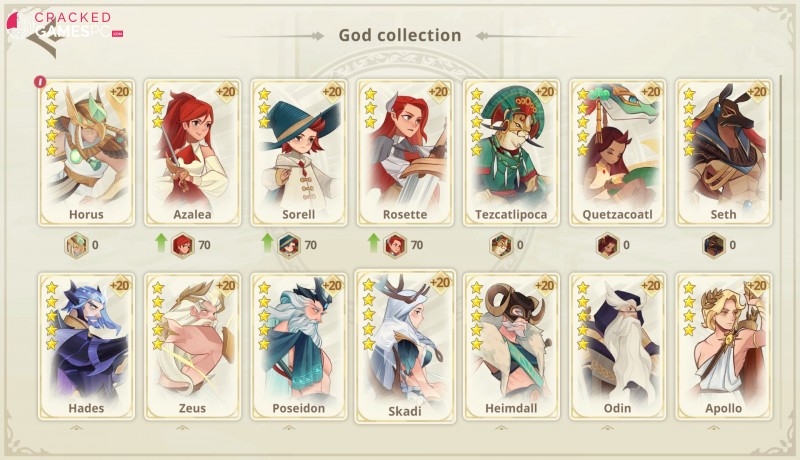Open the Heimdall card

click(511, 343)
